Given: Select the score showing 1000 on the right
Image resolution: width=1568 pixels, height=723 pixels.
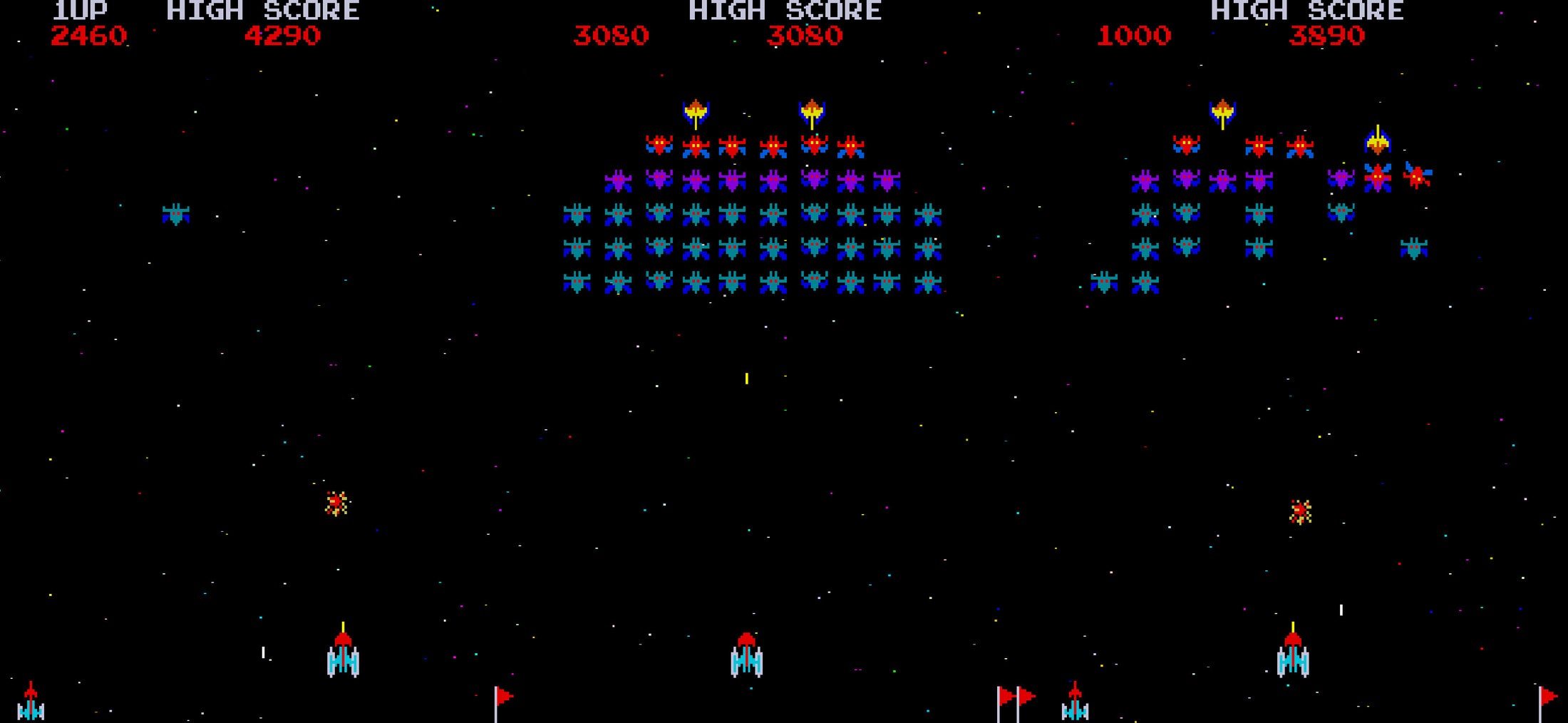Looking at the screenshot, I should (x=1133, y=34).
